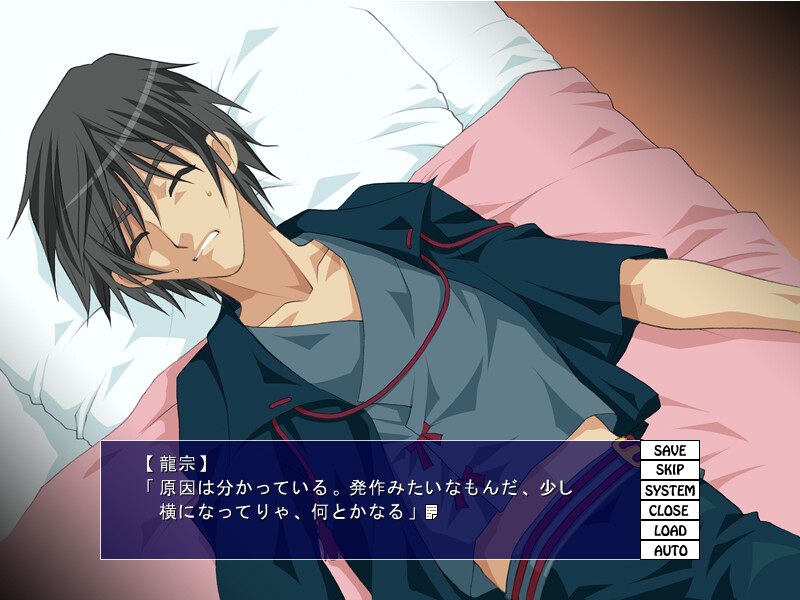Viewport: 800px width, 600px height.
Task: Click the SAVE button
Action: coord(670,451)
